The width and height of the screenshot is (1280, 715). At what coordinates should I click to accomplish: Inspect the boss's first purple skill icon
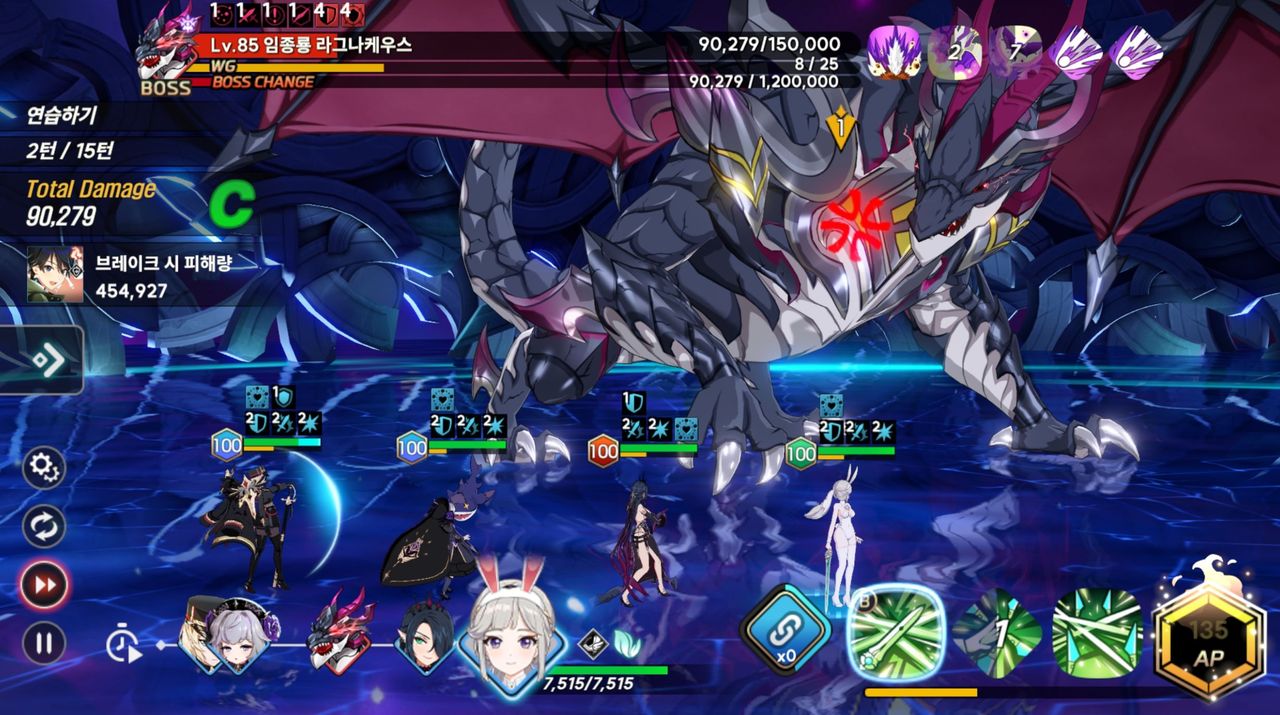click(x=892, y=51)
